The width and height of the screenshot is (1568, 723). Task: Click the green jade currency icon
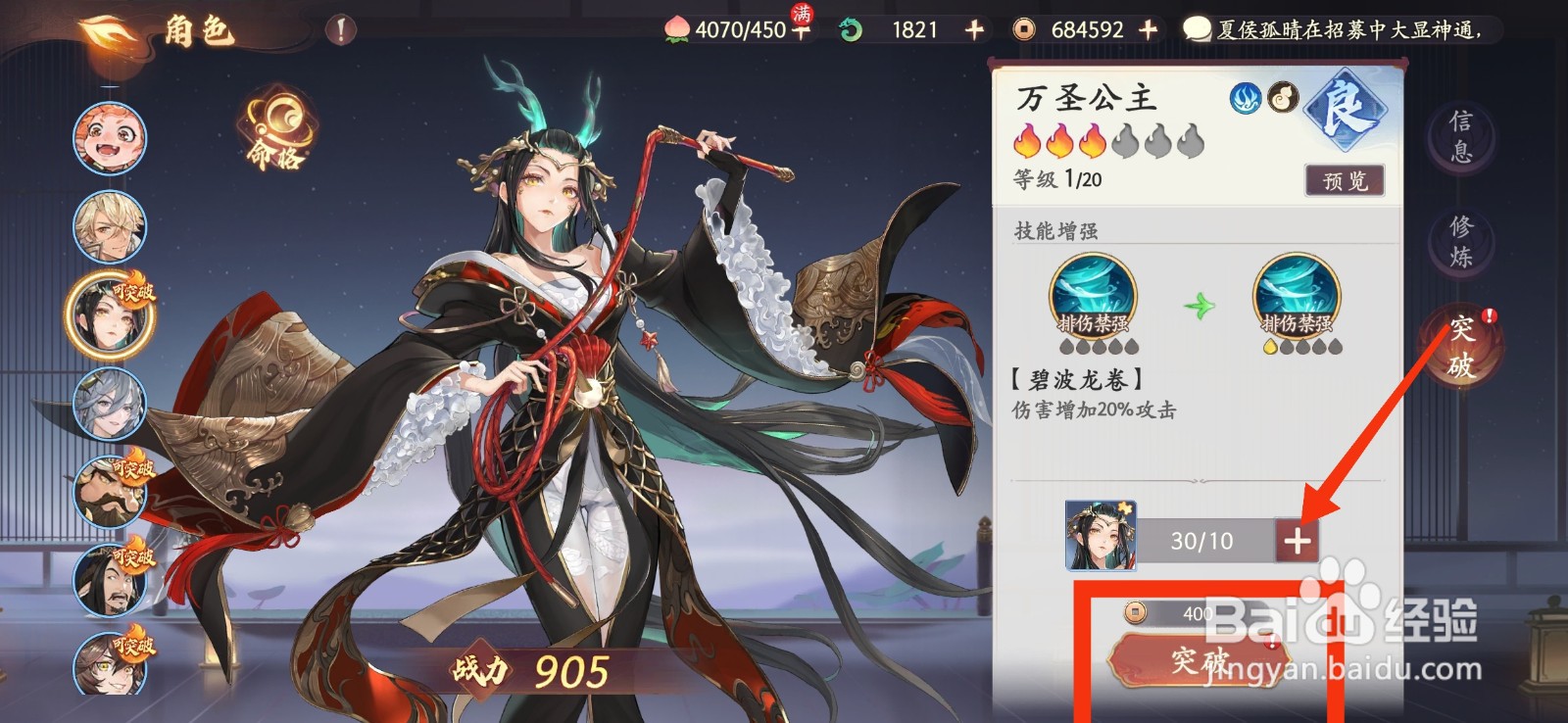pyautogui.click(x=849, y=29)
